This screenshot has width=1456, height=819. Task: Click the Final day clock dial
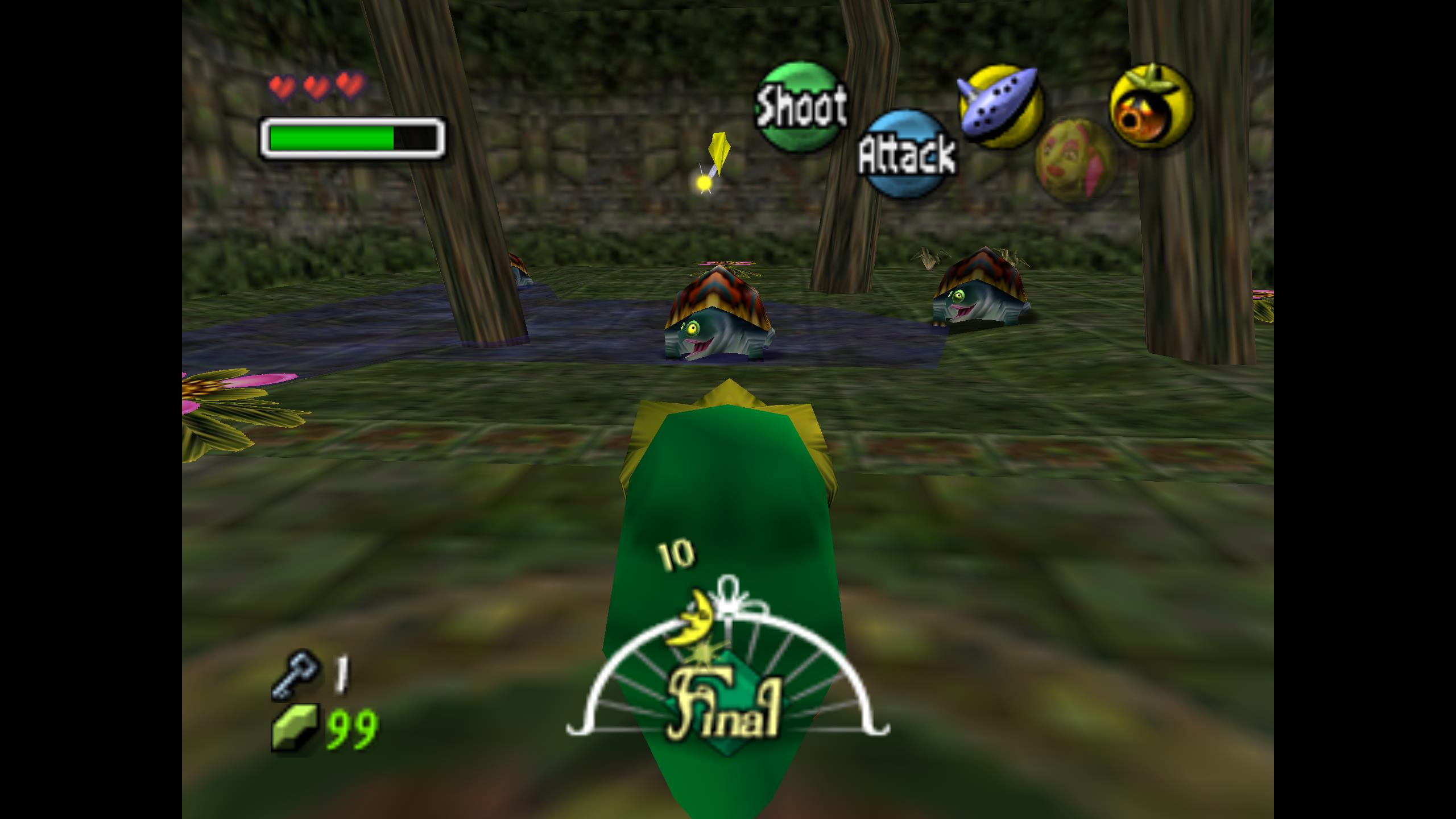pos(727,694)
